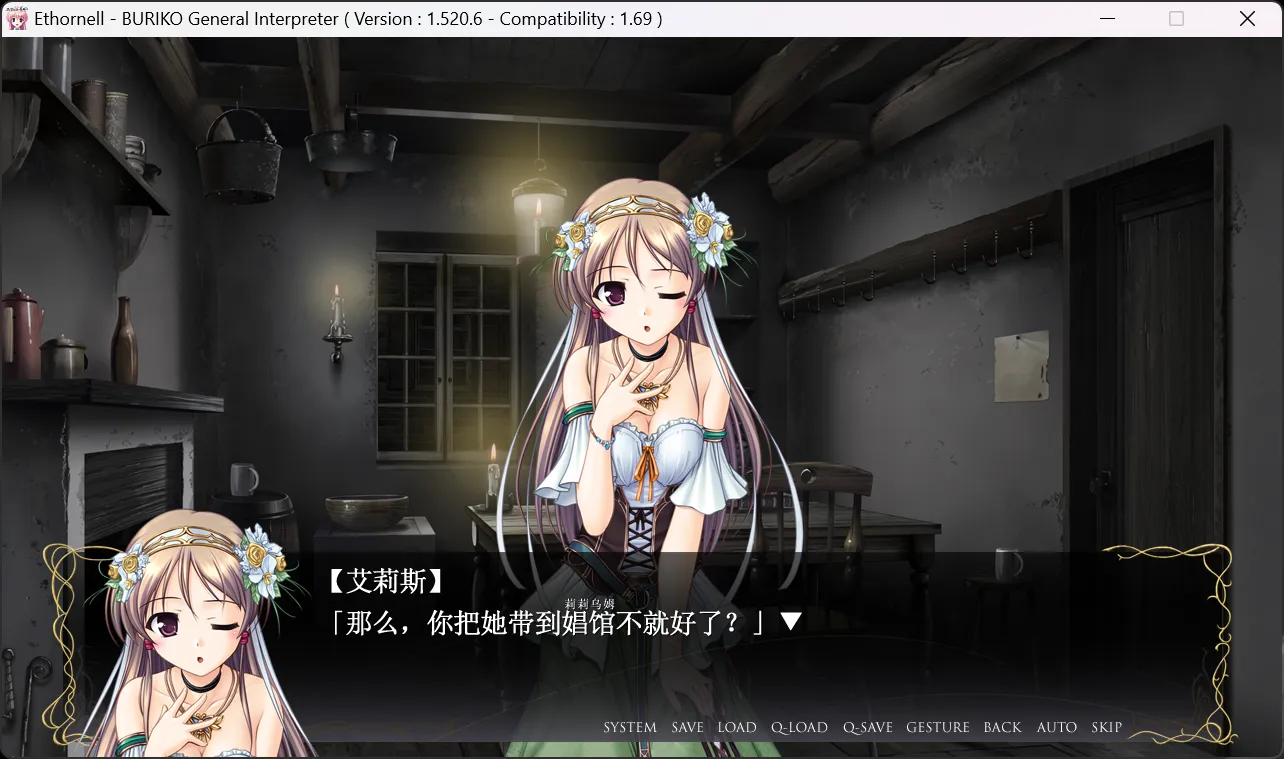Open the GESTURE option
1284x759 pixels.
click(x=938, y=727)
